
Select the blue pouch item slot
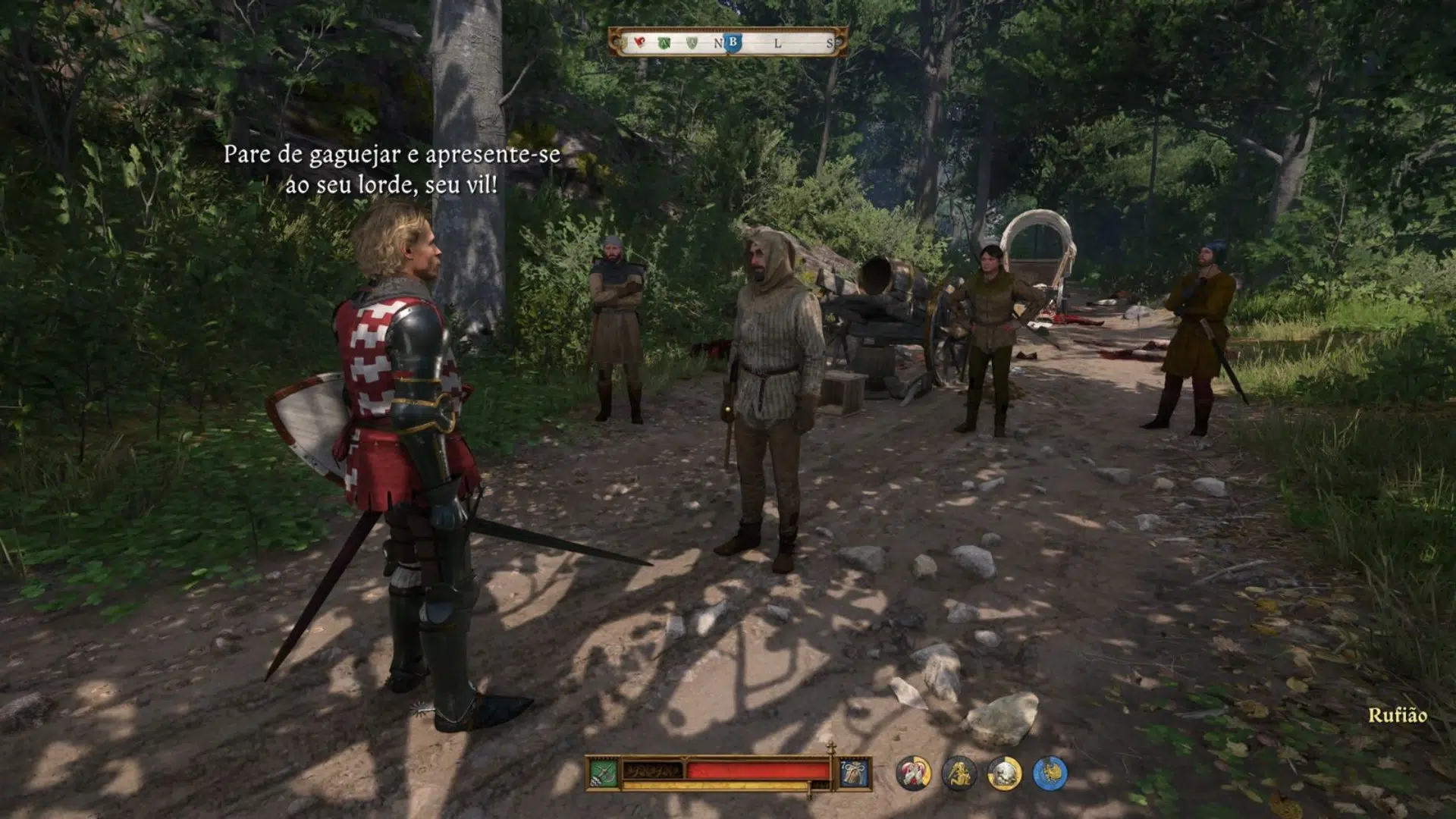coord(854,773)
